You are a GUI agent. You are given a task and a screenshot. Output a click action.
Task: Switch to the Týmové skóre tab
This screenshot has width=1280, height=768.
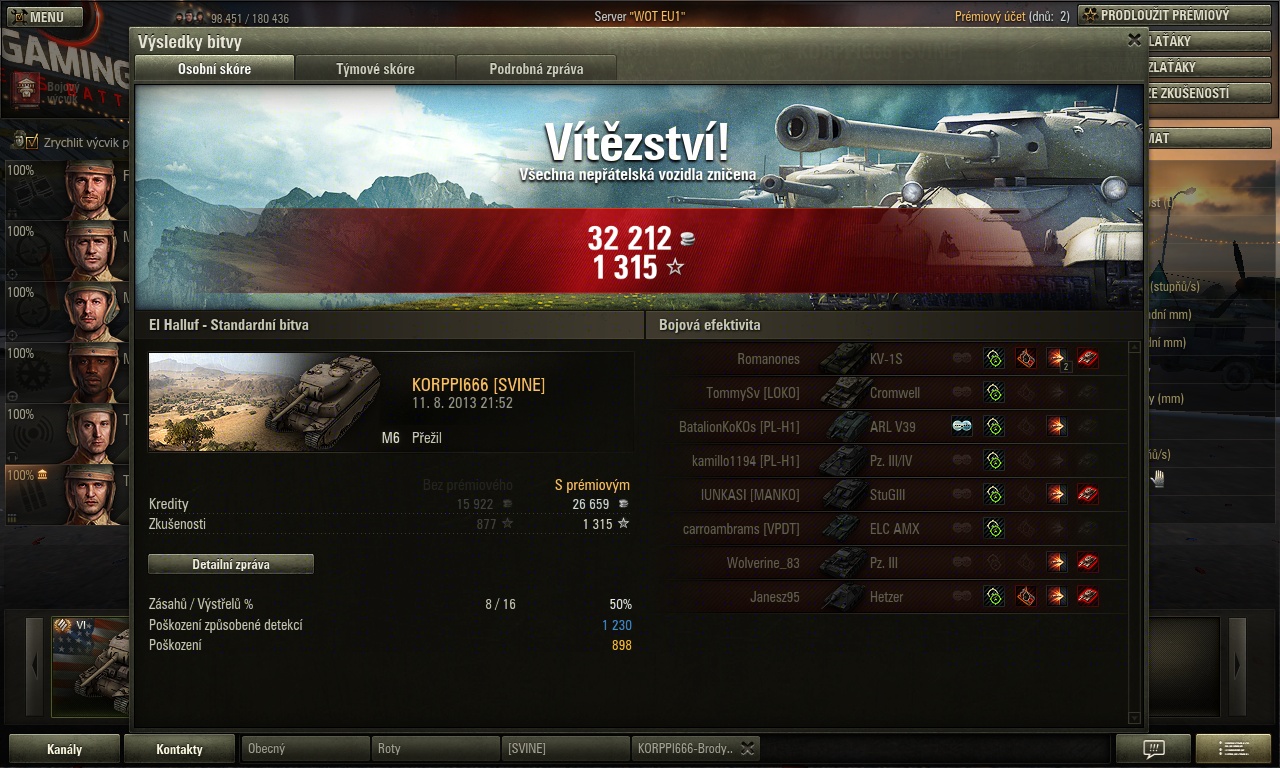coord(375,69)
